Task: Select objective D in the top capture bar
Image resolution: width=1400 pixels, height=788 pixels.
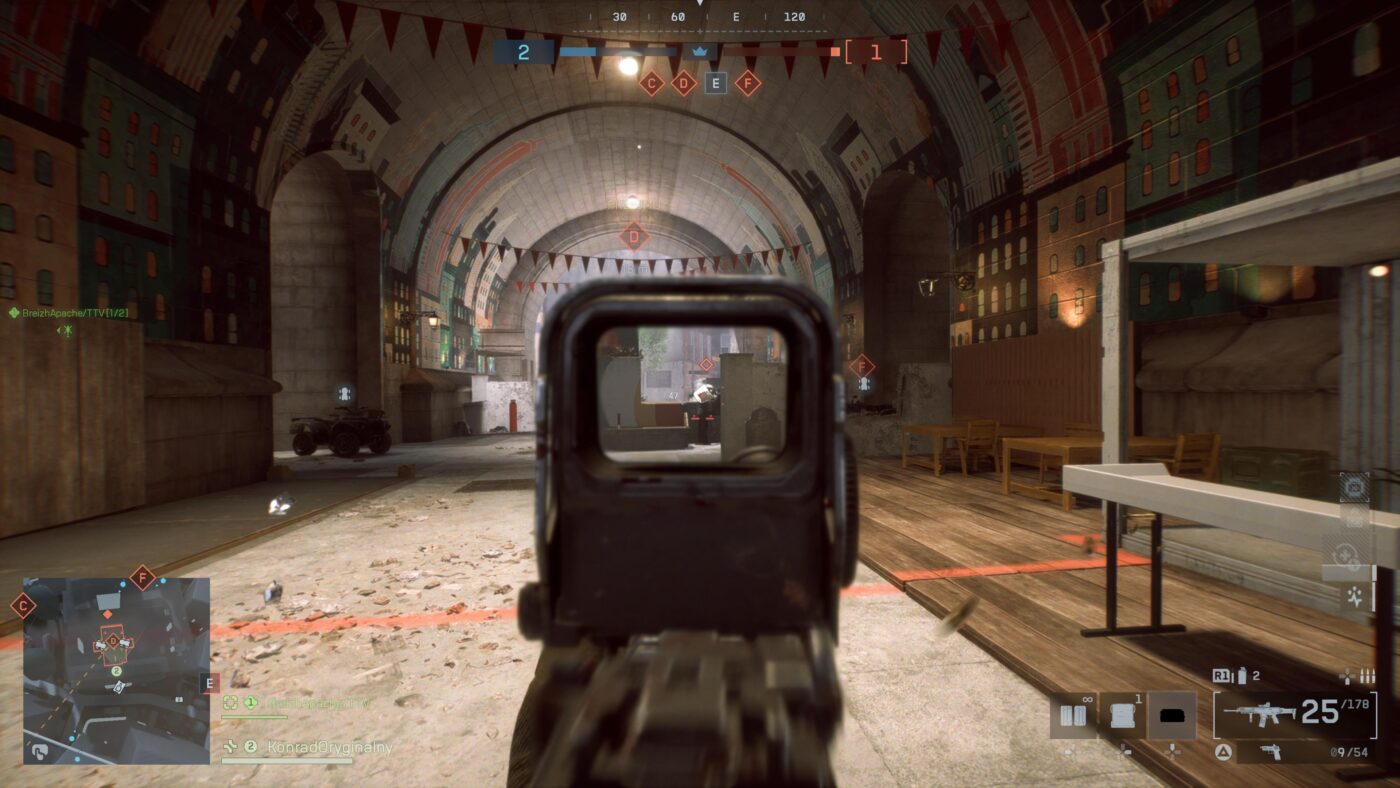Action: point(683,83)
